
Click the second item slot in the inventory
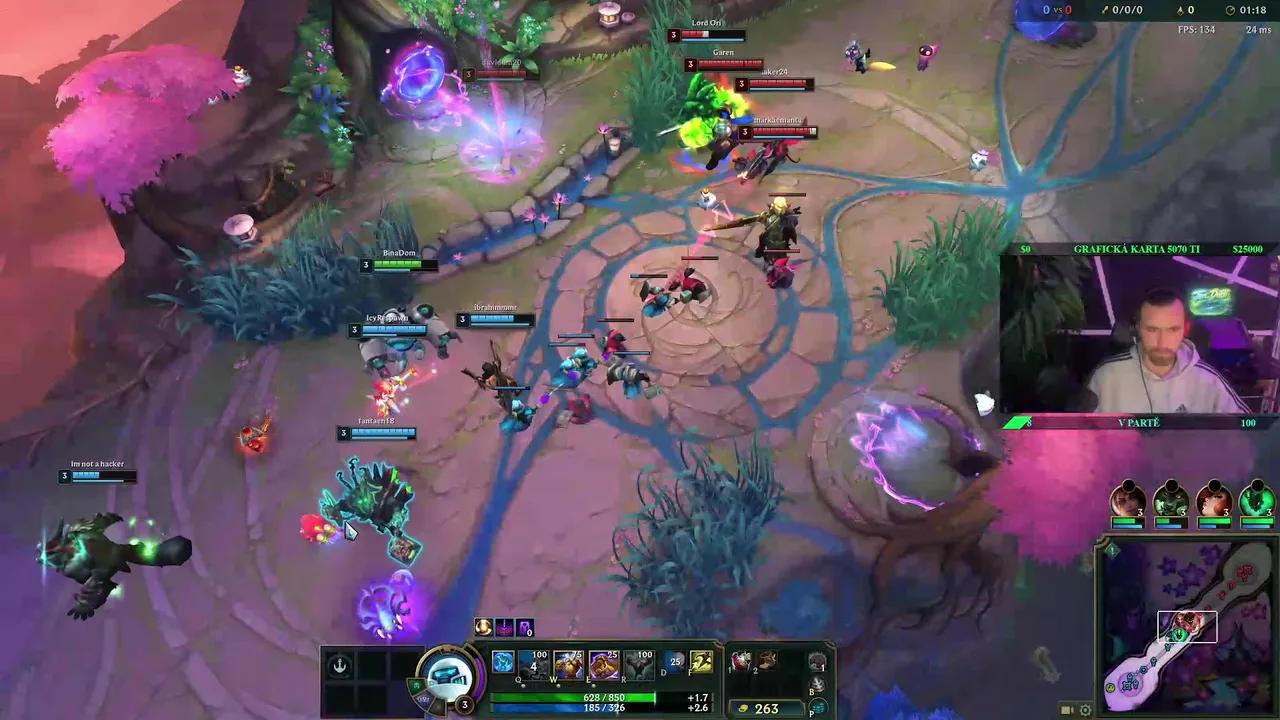[767, 662]
